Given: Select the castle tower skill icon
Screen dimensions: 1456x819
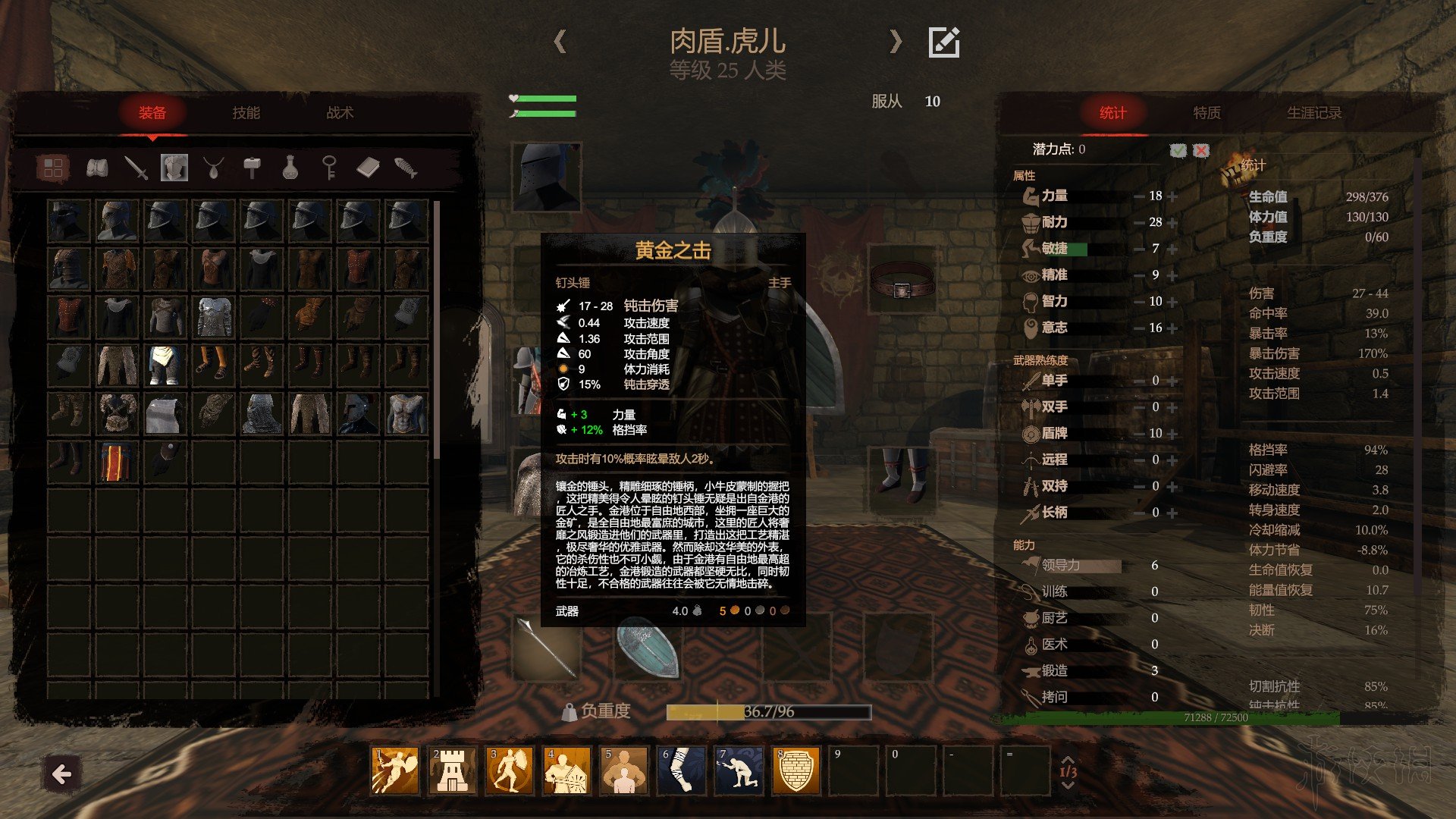Looking at the screenshot, I should tap(452, 770).
